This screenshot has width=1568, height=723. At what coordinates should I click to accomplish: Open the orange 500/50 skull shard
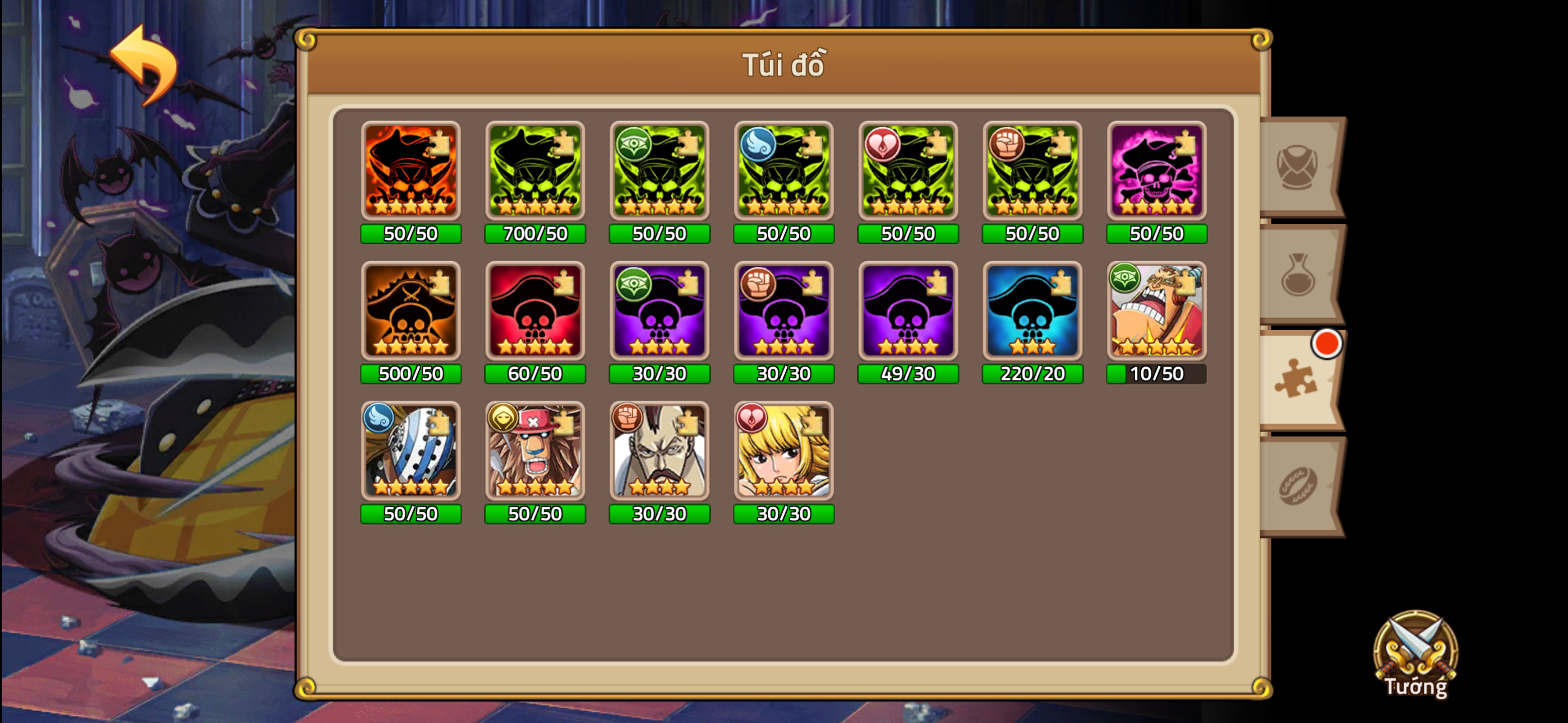(x=411, y=313)
